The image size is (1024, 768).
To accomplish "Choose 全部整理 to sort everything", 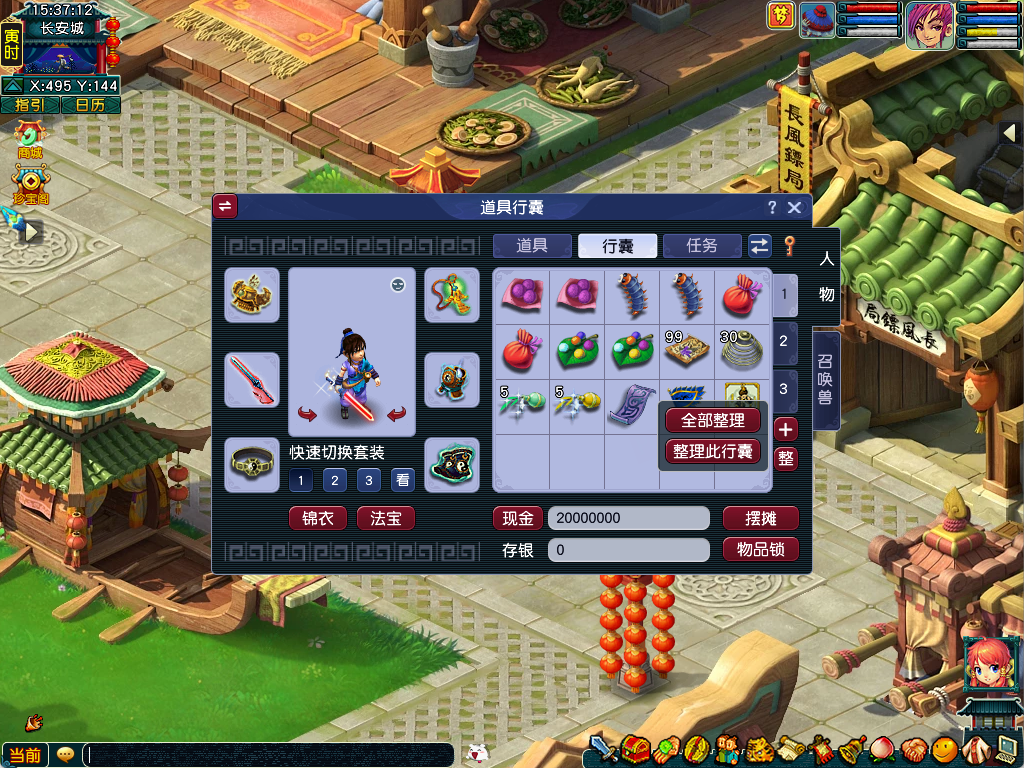I will pos(713,421).
